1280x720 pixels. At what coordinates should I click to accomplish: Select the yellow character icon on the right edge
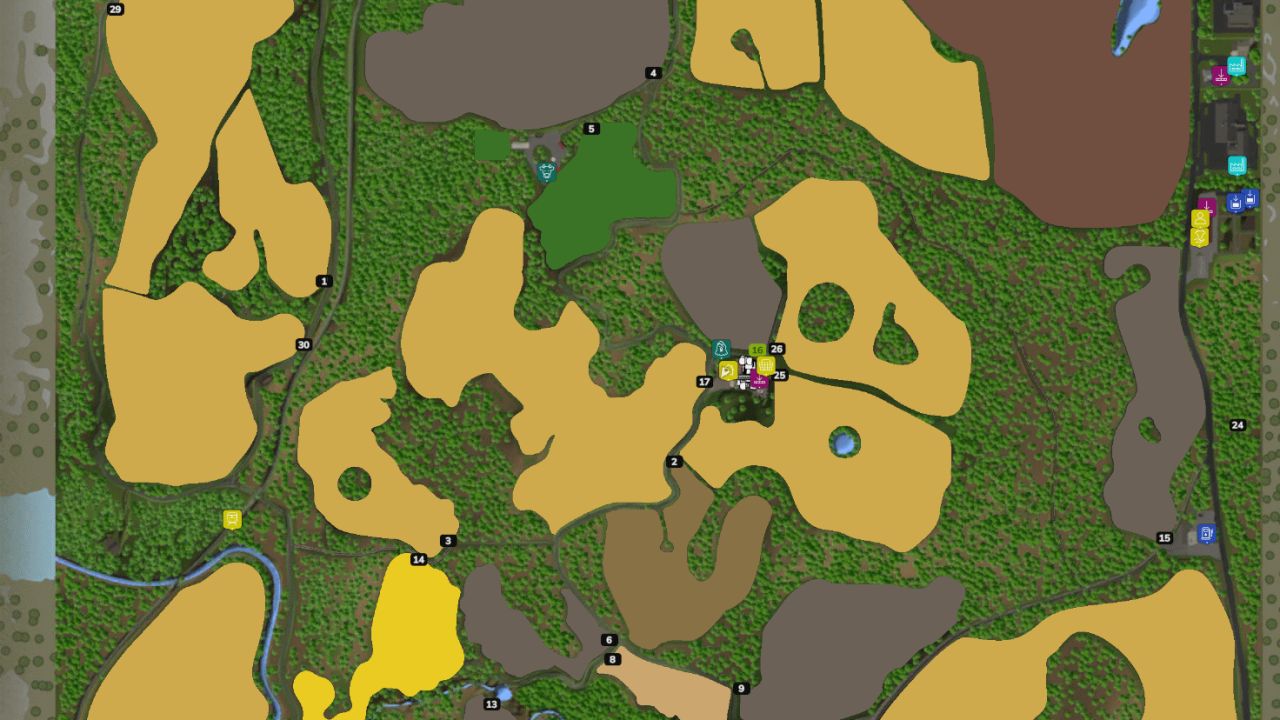coord(1200,217)
